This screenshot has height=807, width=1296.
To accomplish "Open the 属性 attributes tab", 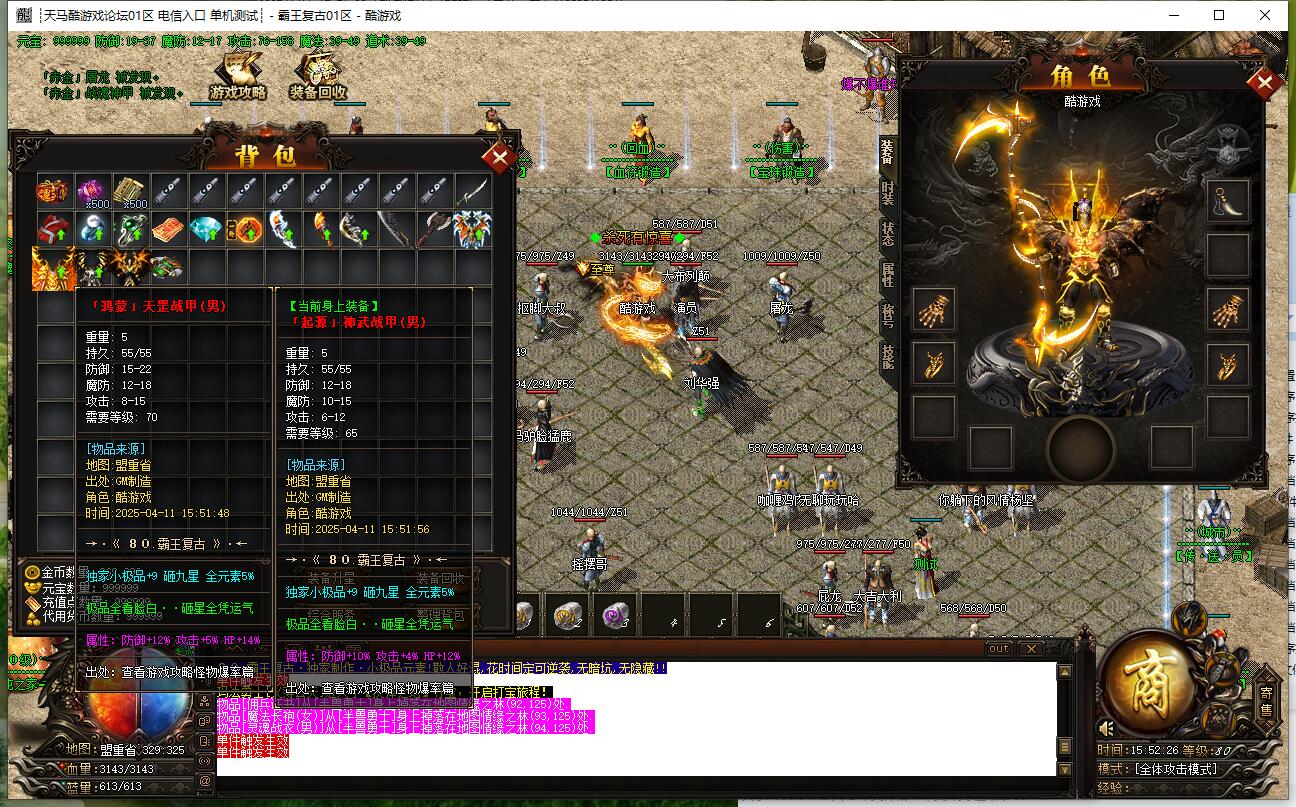I will click(887, 274).
